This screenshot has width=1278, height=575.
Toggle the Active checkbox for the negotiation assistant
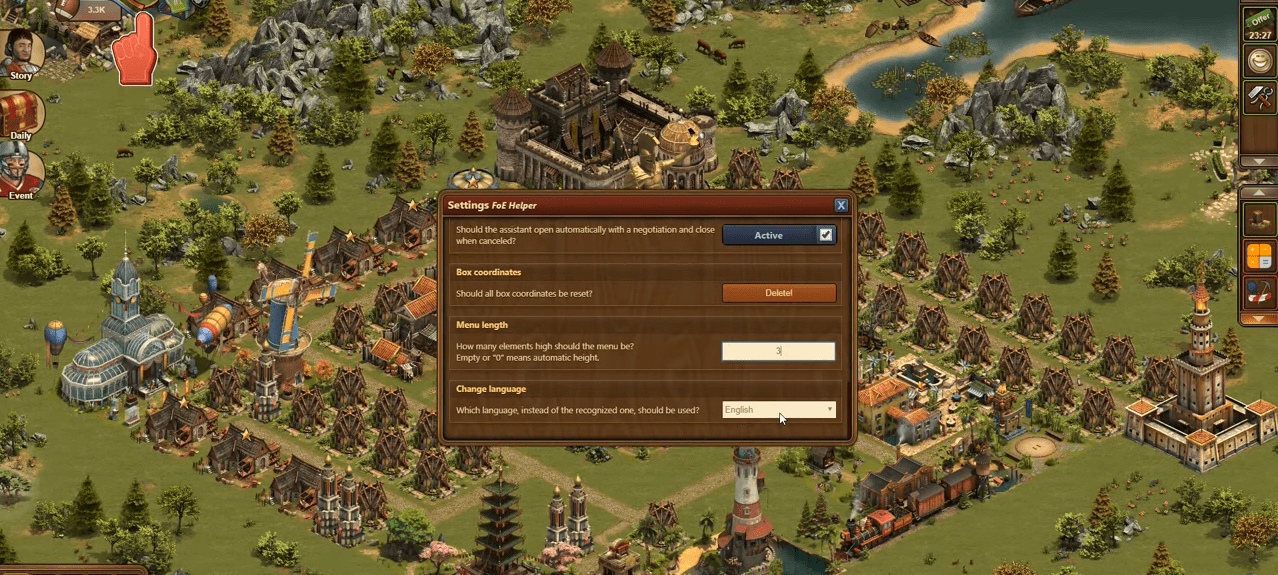(x=826, y=235)
